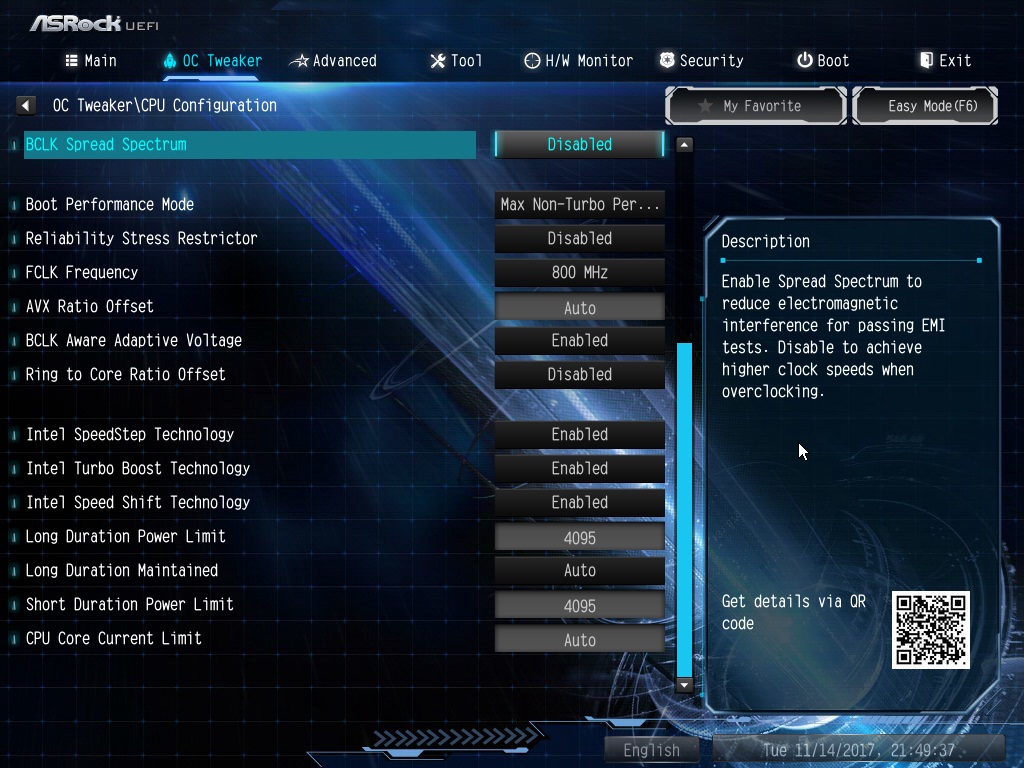Set the FCLK Frequency value
1024x768 pixels.
(579, 272)
